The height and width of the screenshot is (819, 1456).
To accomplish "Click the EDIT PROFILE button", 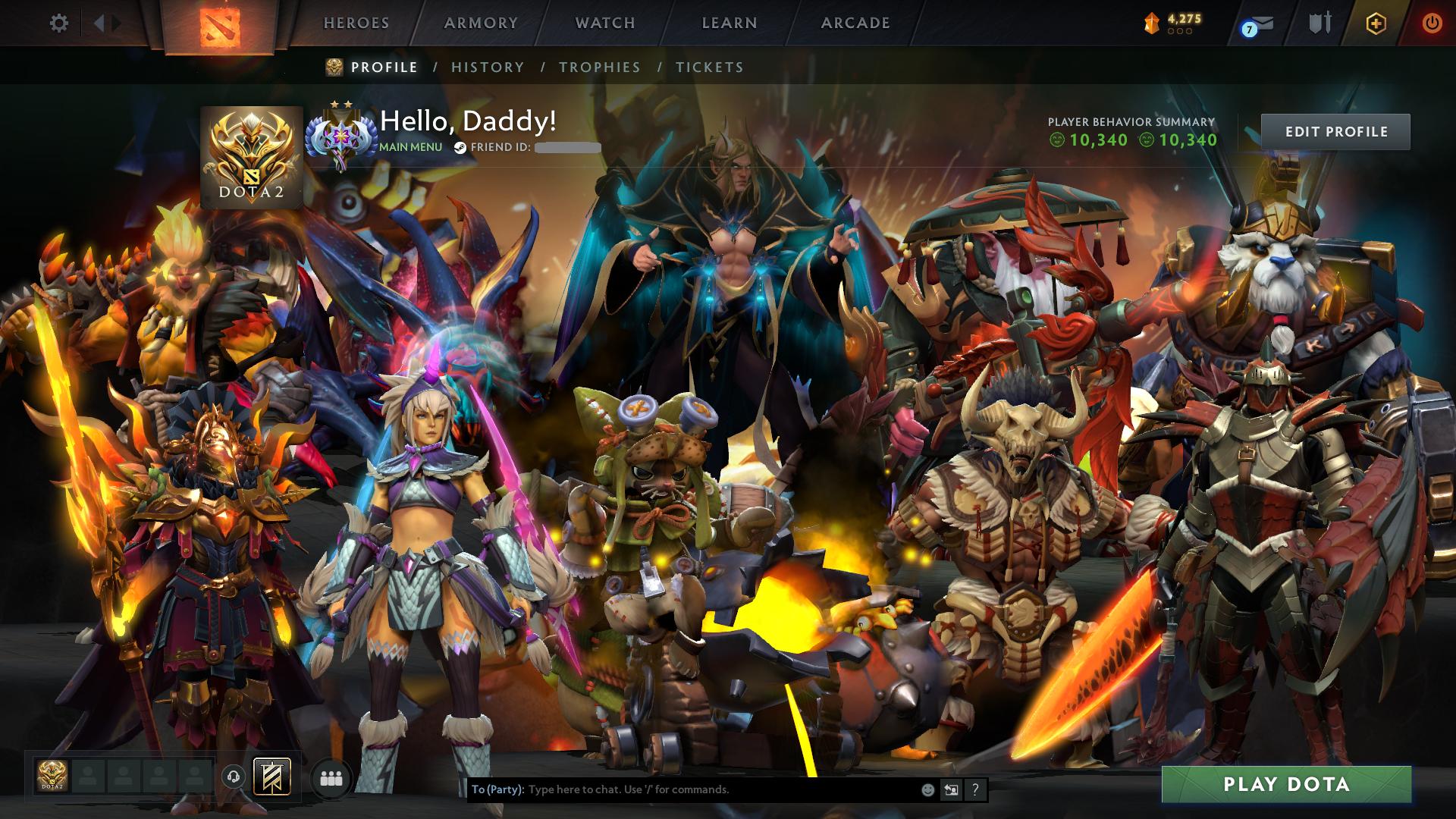I will click(x=1337, y=131).
